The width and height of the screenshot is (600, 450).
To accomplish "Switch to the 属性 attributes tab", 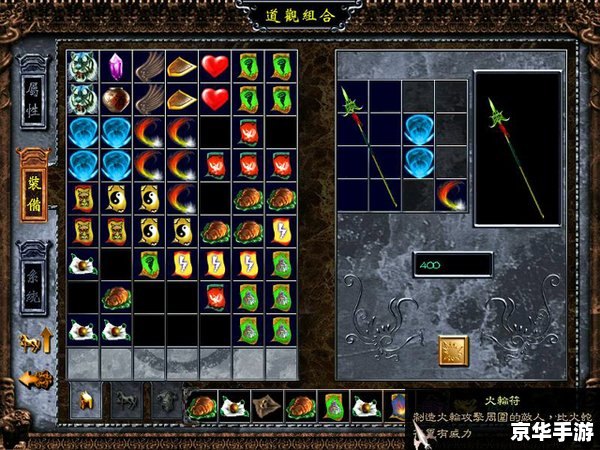I will [x=35, y=96].
